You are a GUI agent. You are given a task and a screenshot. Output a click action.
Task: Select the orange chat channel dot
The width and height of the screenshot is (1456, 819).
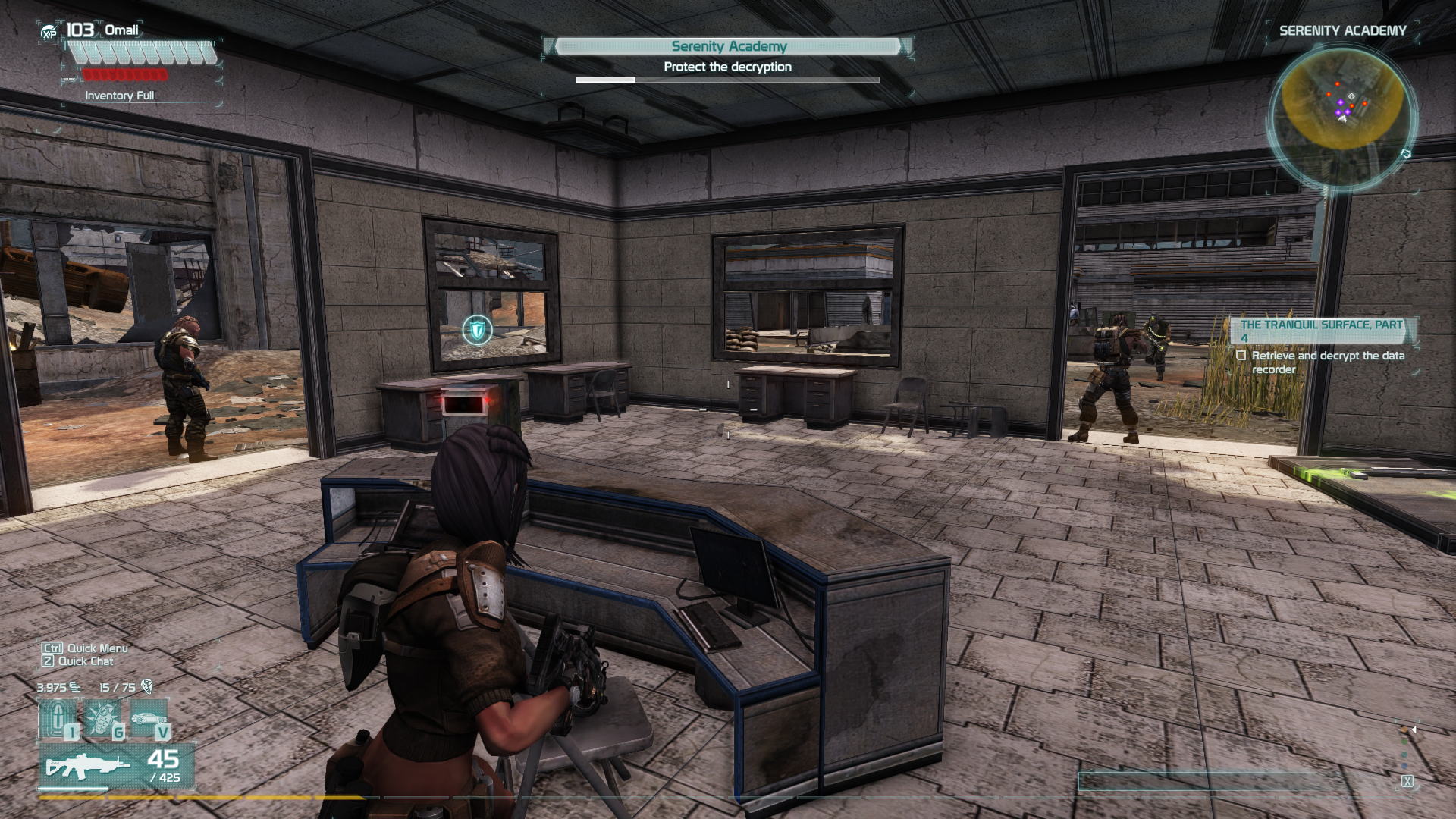click(x=1404, y=730)
